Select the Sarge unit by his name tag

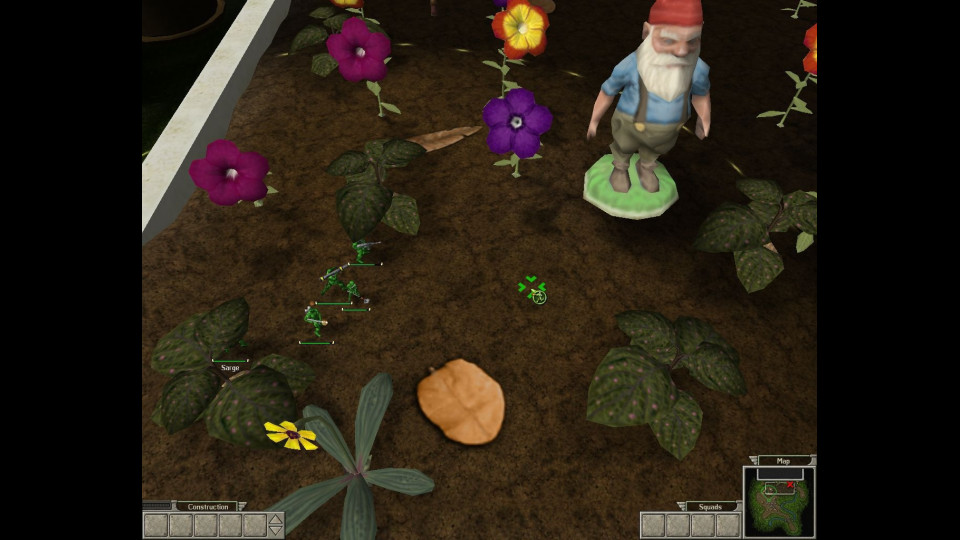[x=230, y=368]
